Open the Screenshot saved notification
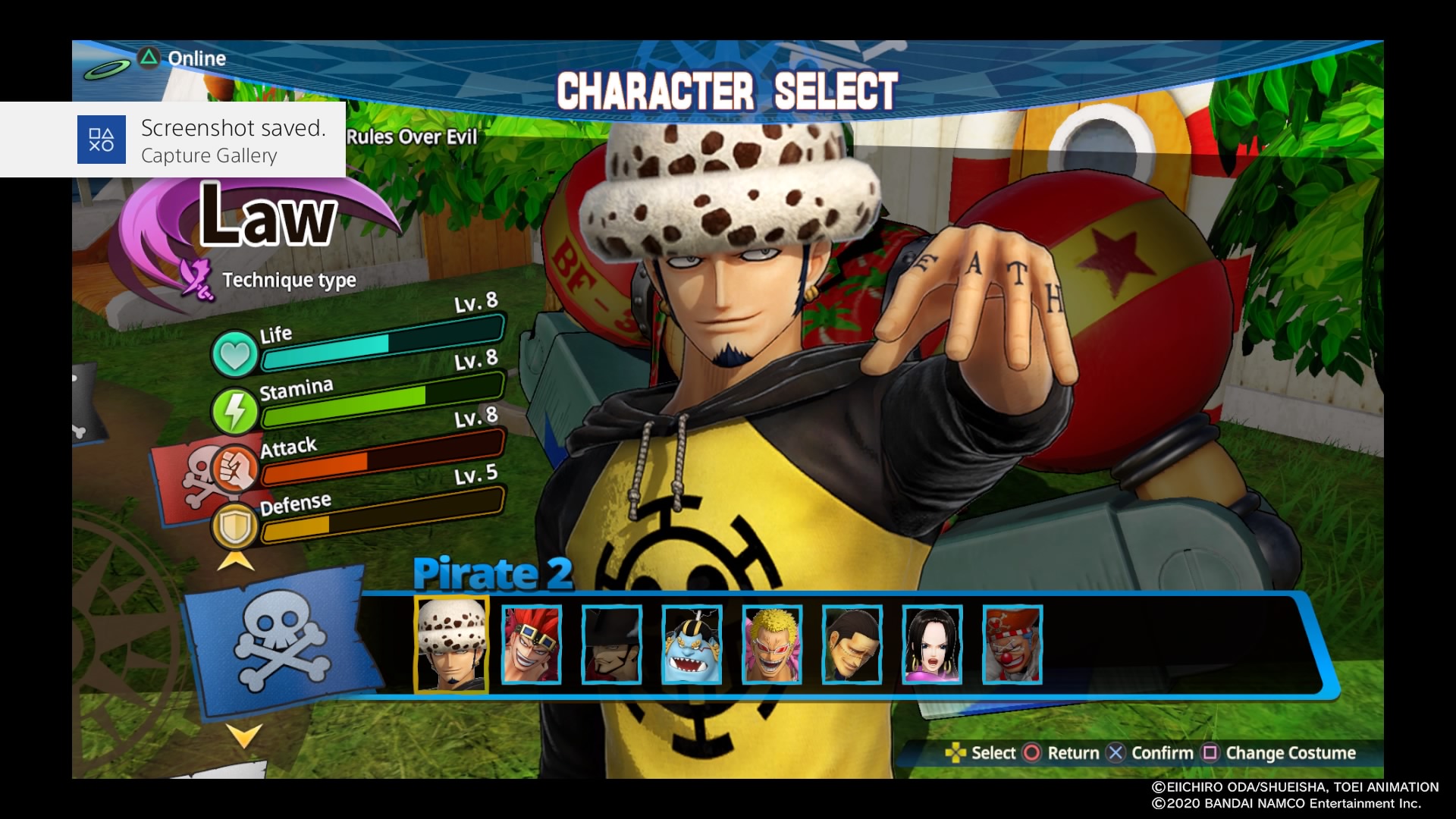 [173, 140]
